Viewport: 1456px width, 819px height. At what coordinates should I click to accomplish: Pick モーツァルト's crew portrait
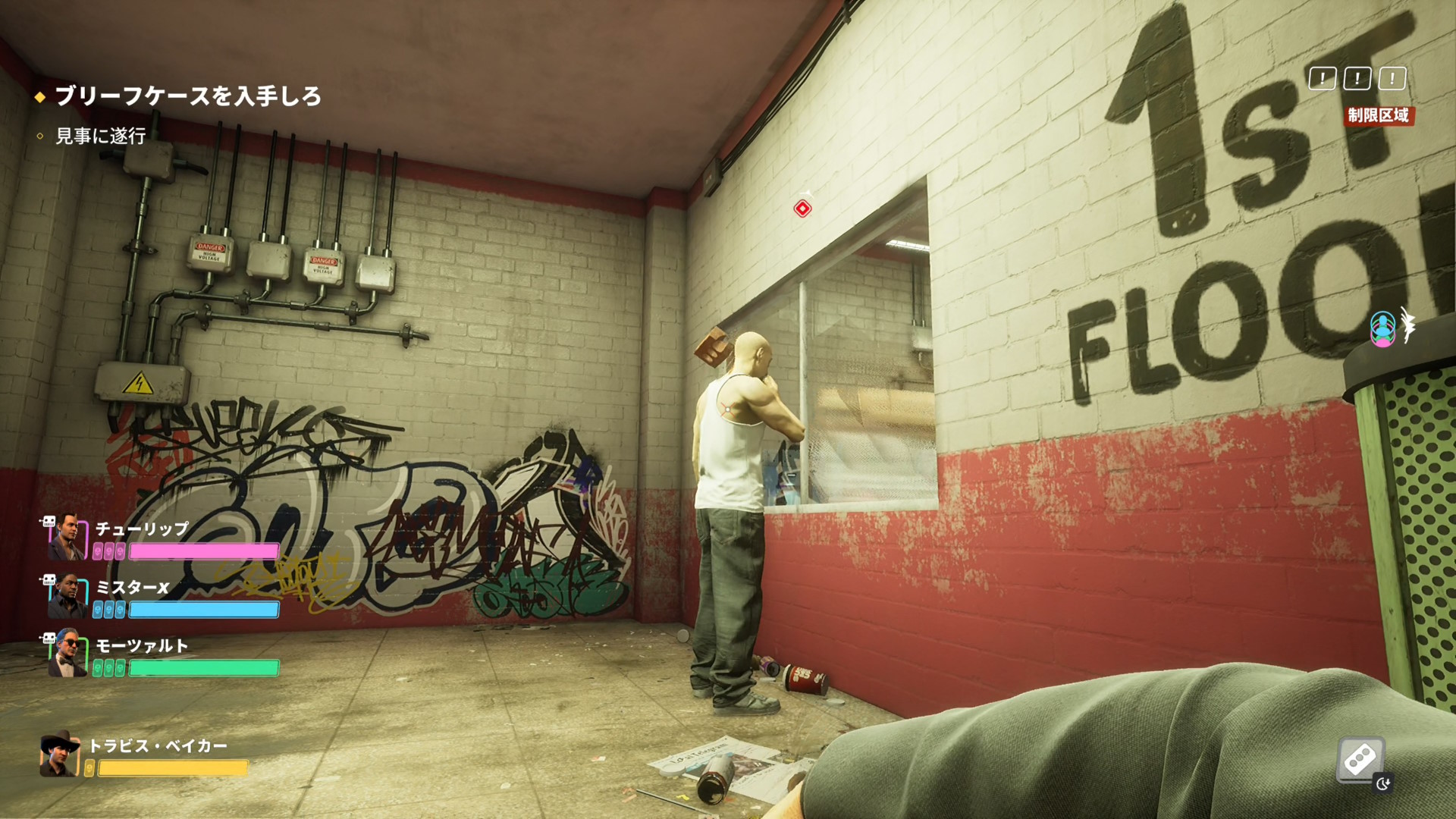pos(67,654)
